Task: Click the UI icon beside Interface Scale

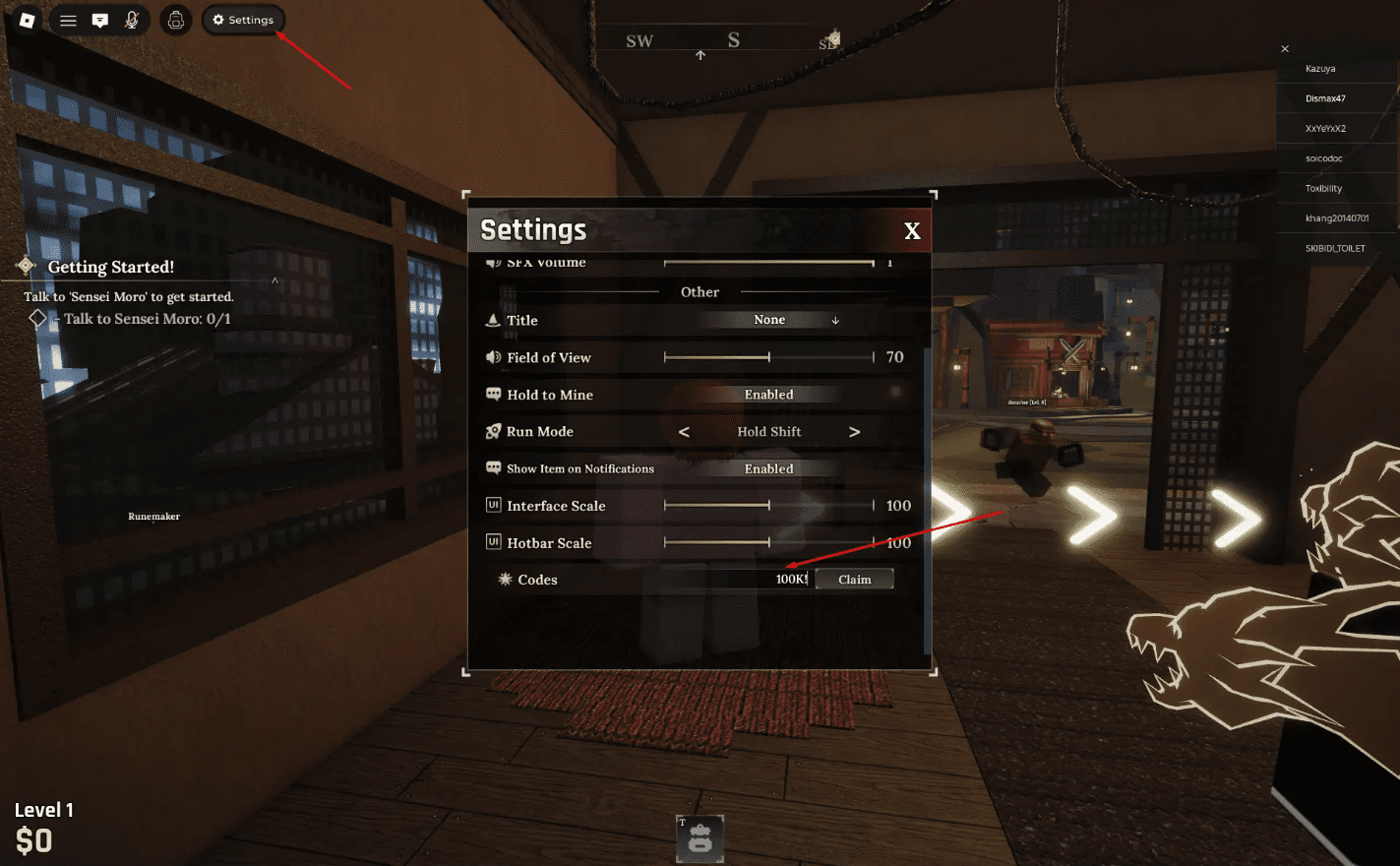Action: coord(493,505)
